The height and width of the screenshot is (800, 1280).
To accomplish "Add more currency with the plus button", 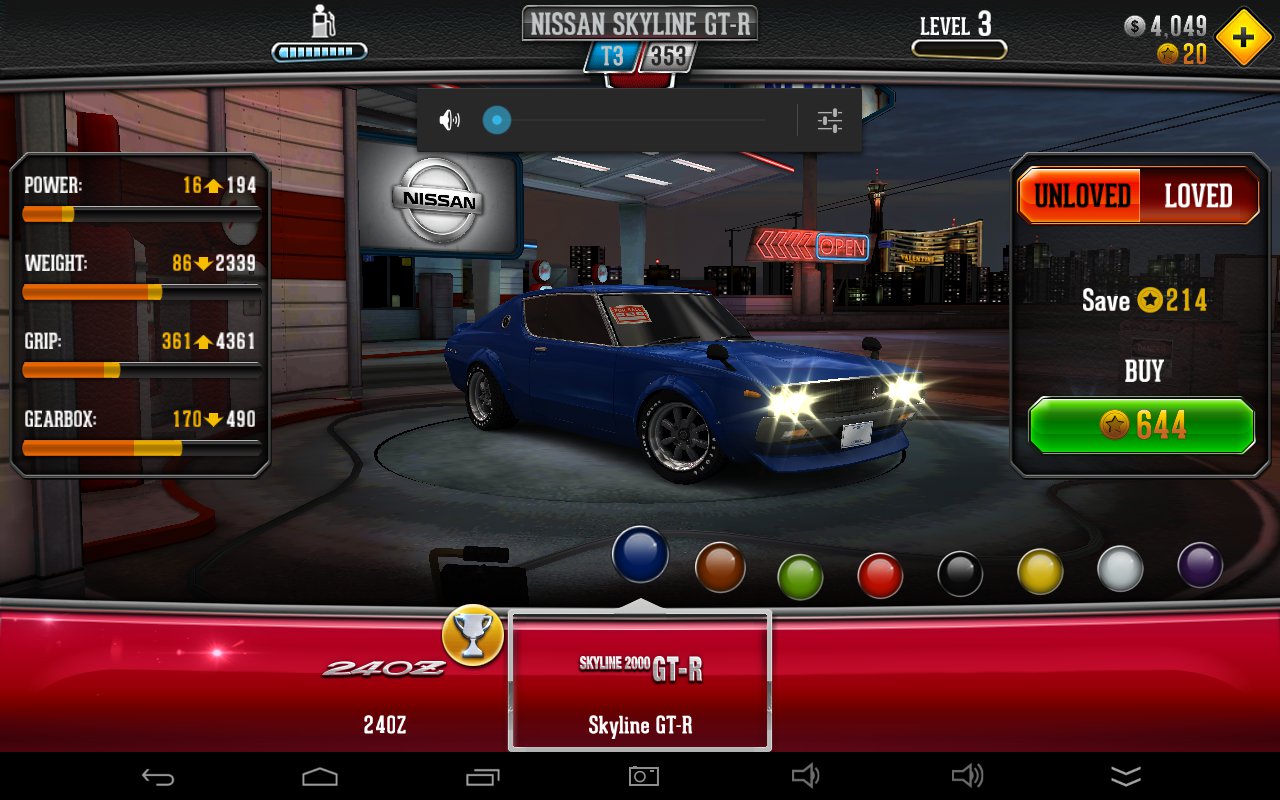I will click(x=1243, y=39).
